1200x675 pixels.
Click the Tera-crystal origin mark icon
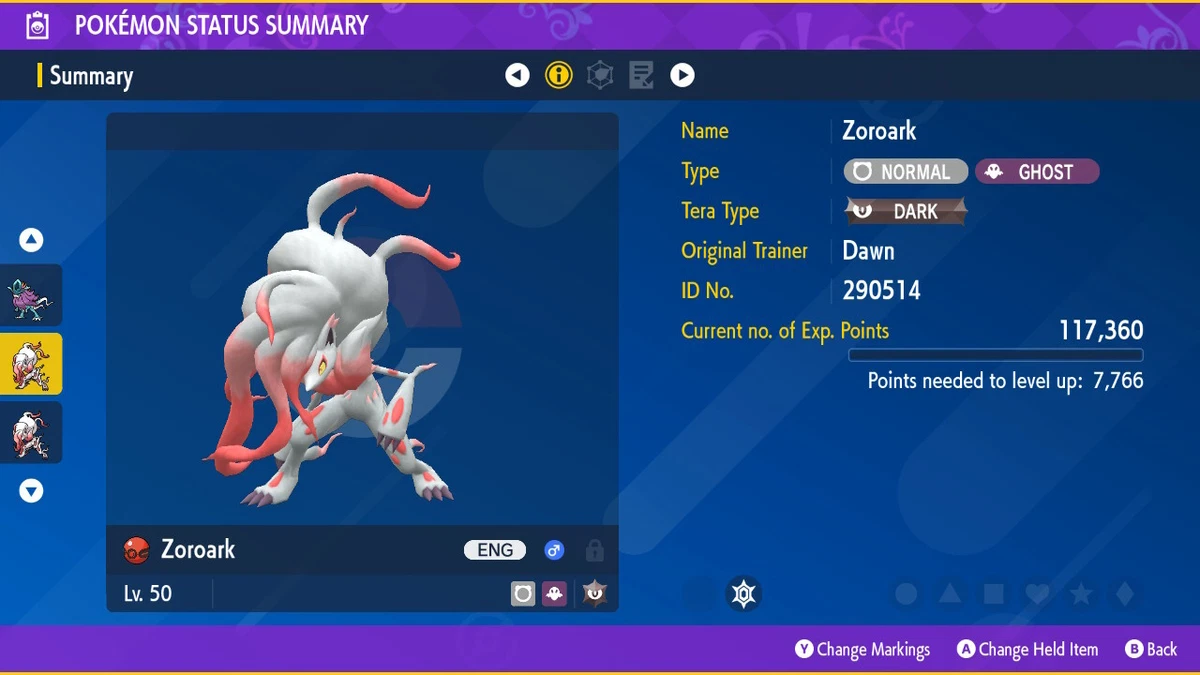click(x=743, y=594)
